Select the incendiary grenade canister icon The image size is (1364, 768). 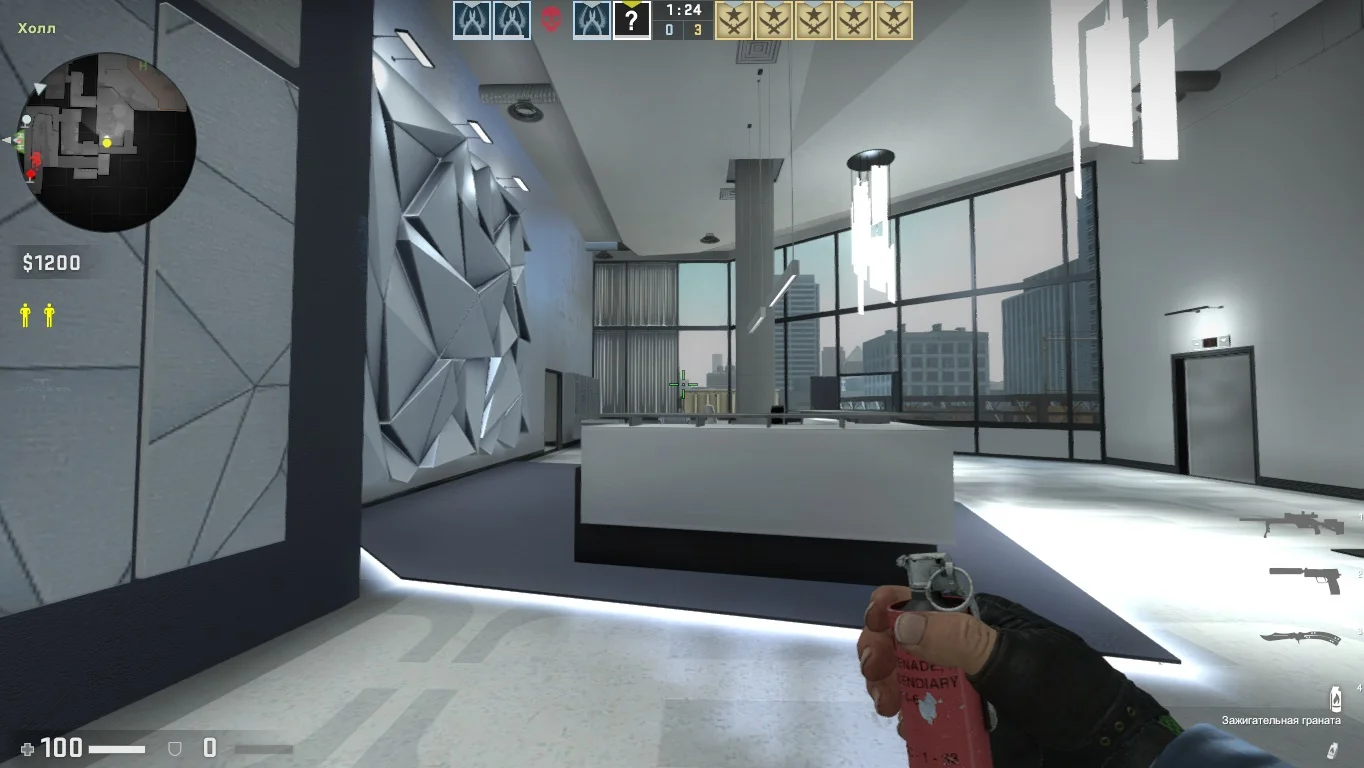click(1334, 697)
